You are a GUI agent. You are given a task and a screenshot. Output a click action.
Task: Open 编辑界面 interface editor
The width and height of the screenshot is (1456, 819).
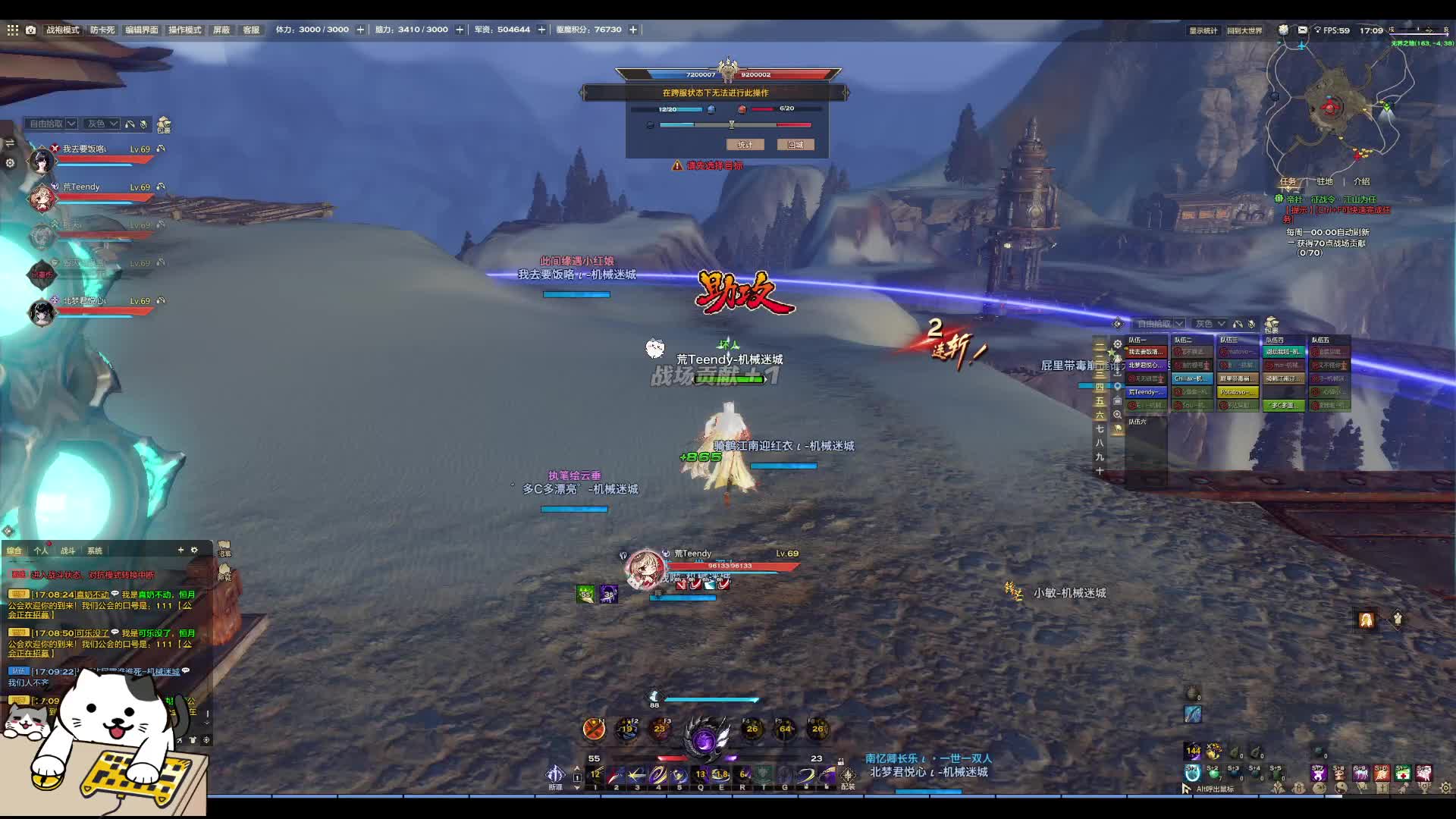click(142, 30)
